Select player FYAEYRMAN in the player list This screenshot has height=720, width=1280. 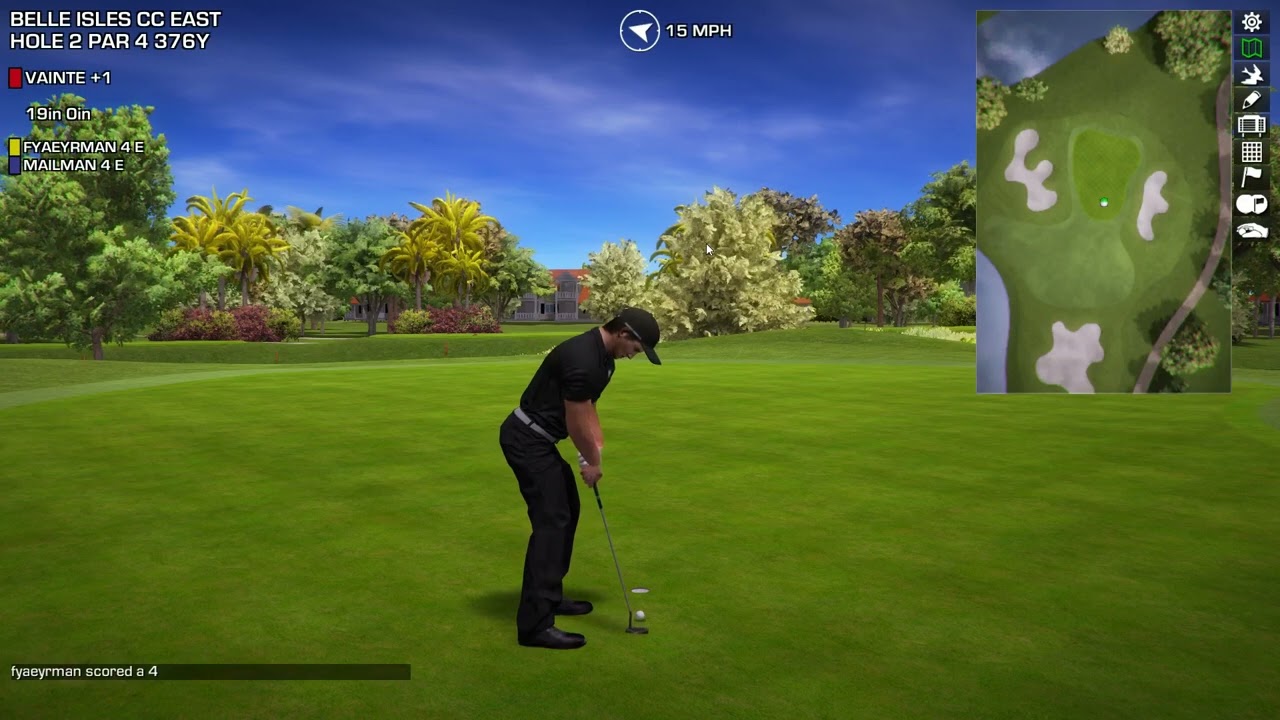pos(83,147)
